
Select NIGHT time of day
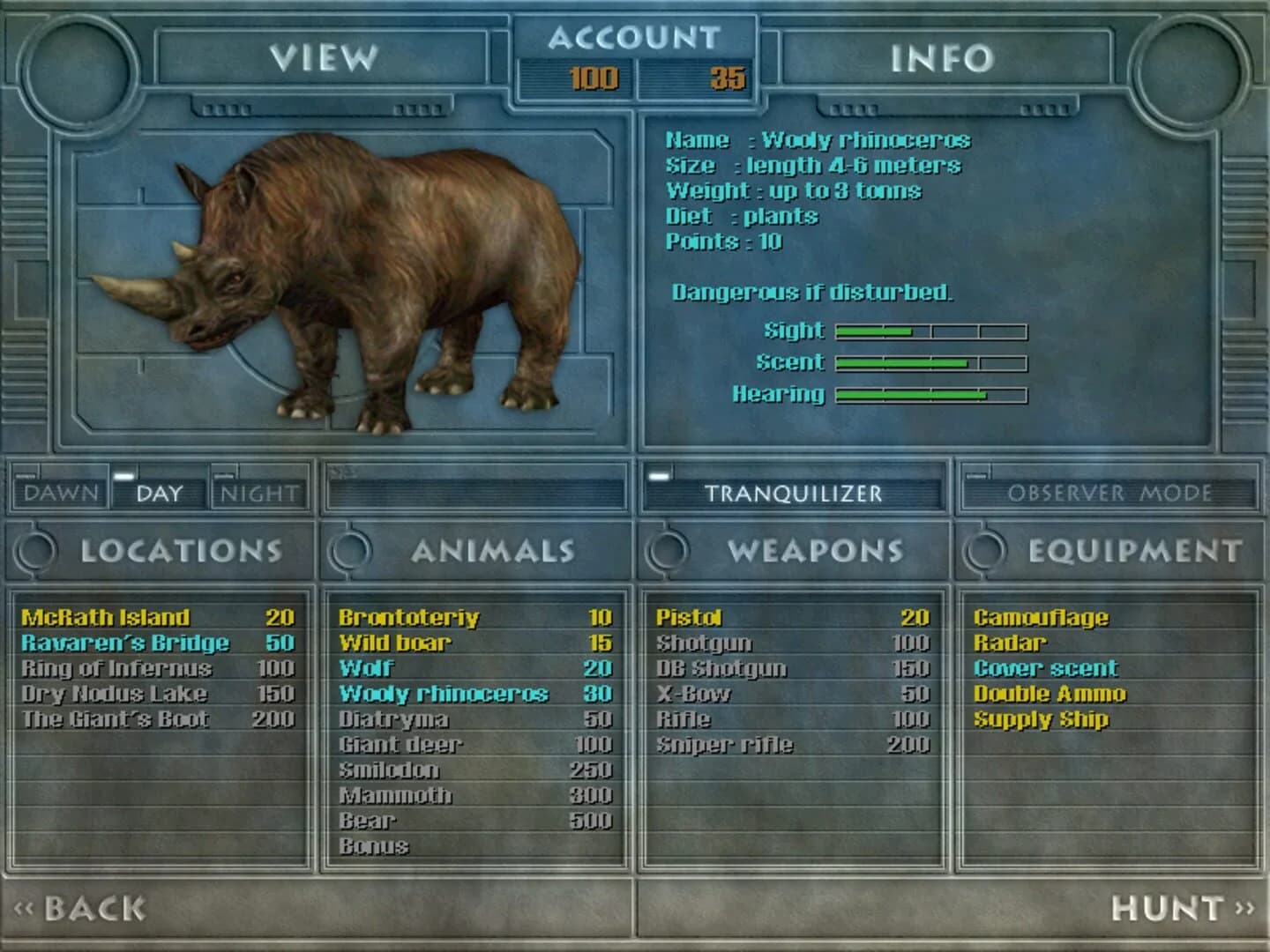(x=258, y=495)
